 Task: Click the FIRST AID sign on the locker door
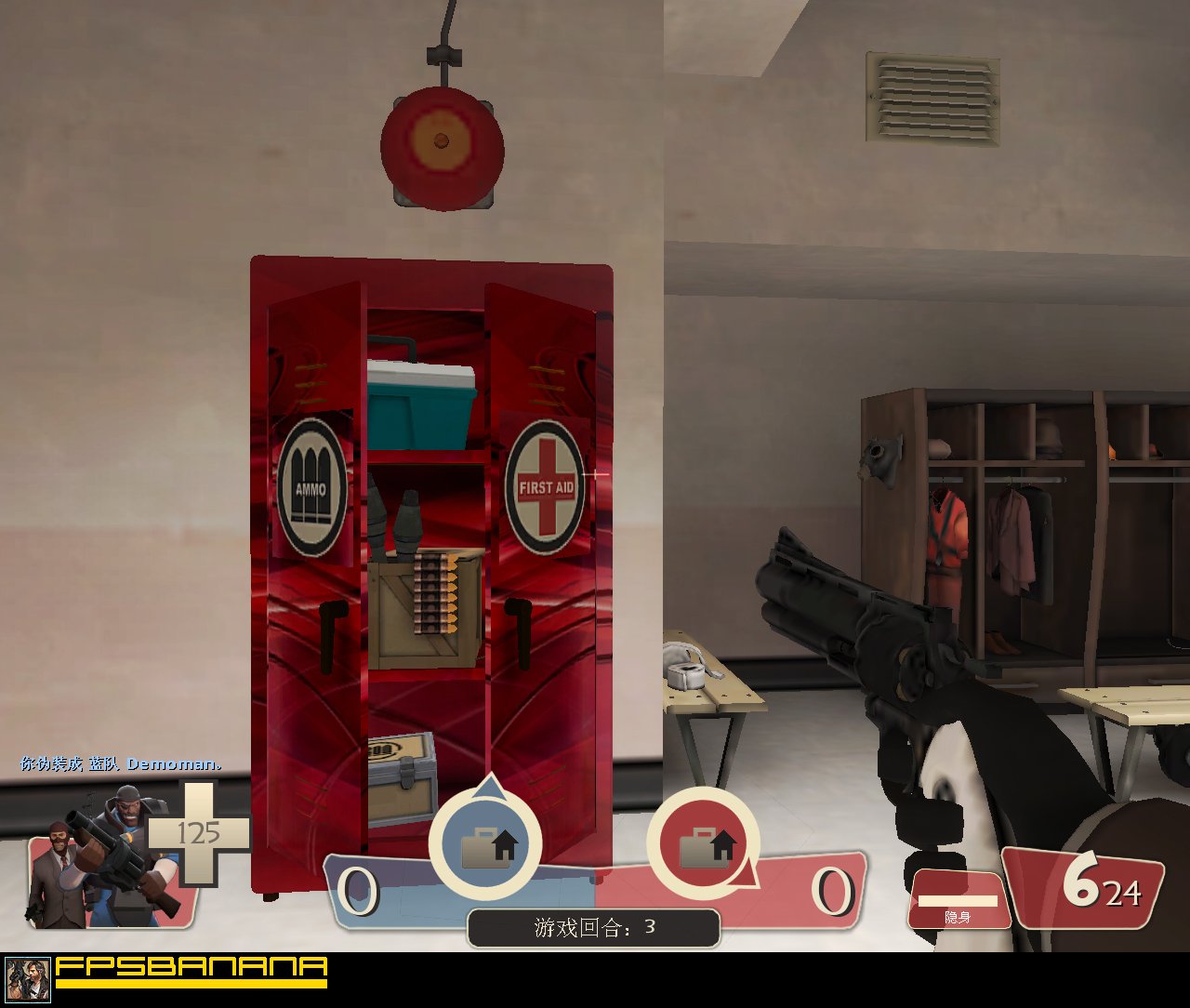tap(545, 484)
